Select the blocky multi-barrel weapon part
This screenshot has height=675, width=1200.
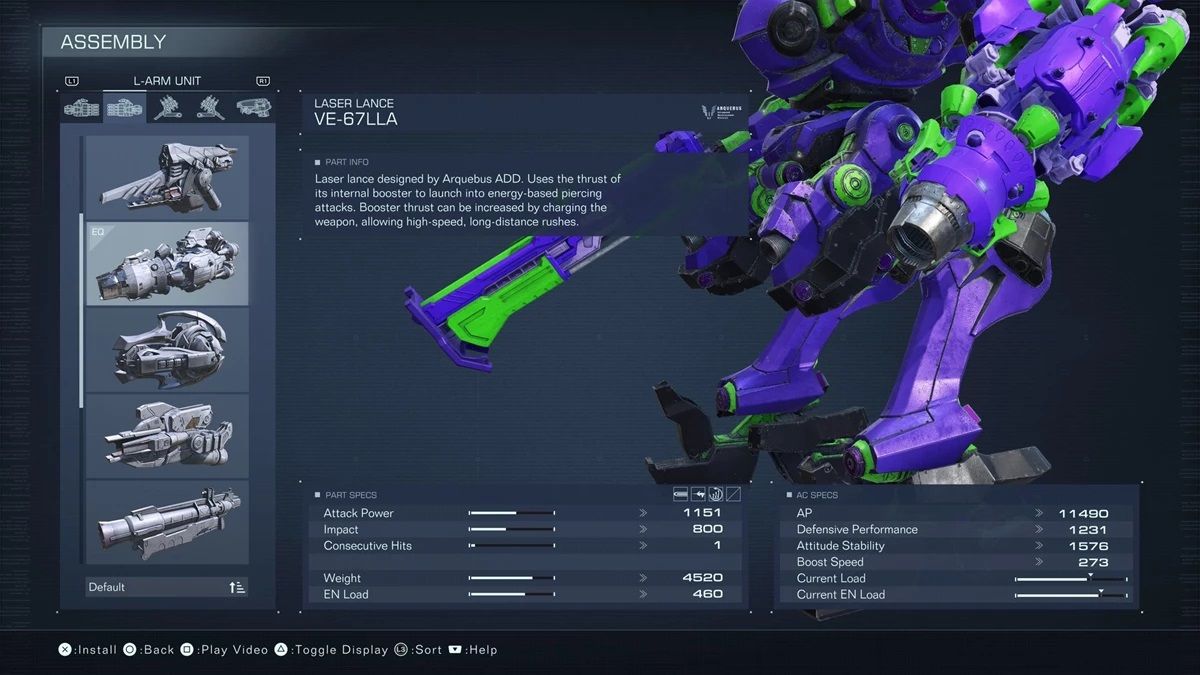pyautogui.click(x=167, y=435)
